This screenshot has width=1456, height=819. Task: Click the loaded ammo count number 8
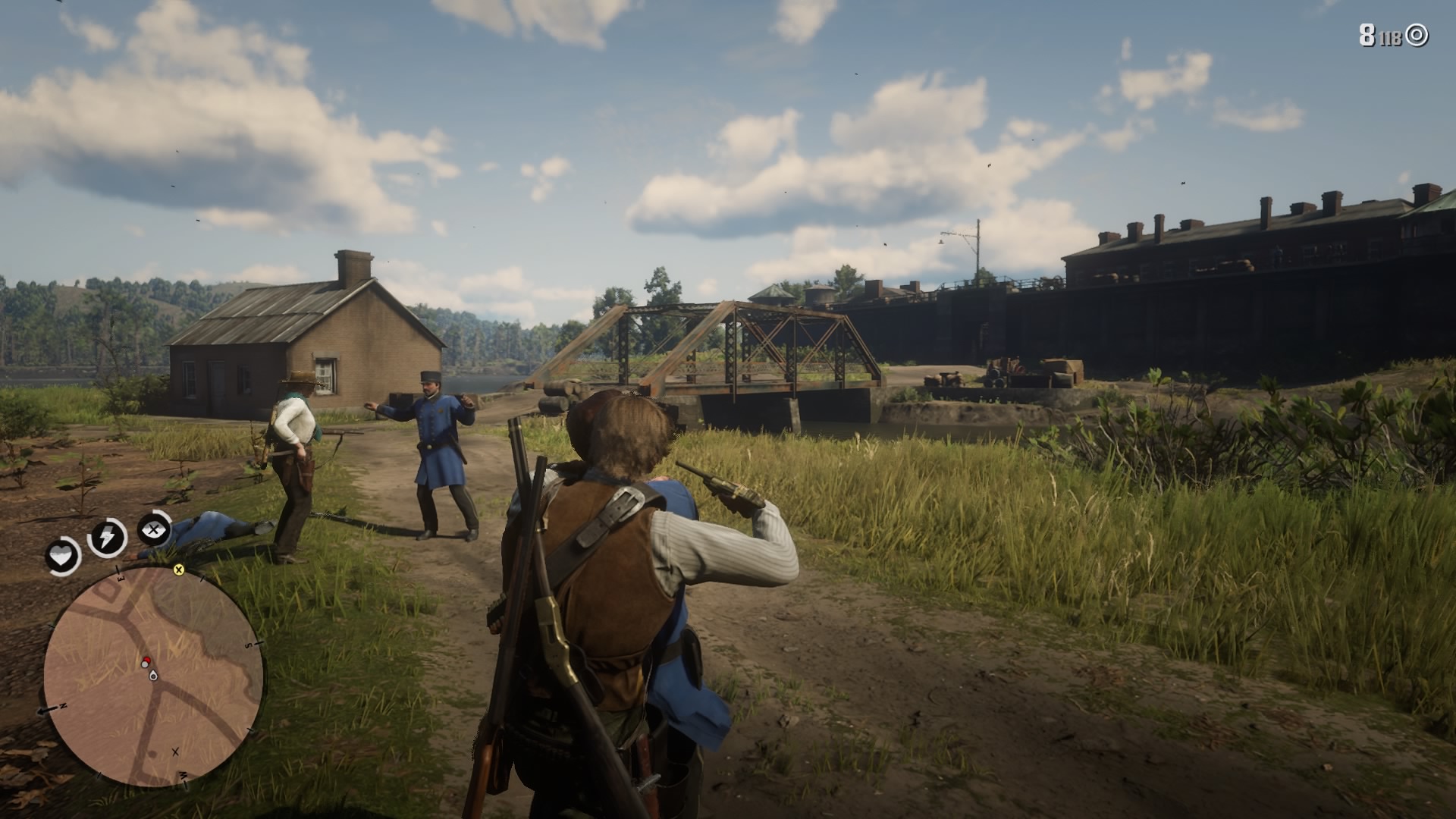point(1368,33)
